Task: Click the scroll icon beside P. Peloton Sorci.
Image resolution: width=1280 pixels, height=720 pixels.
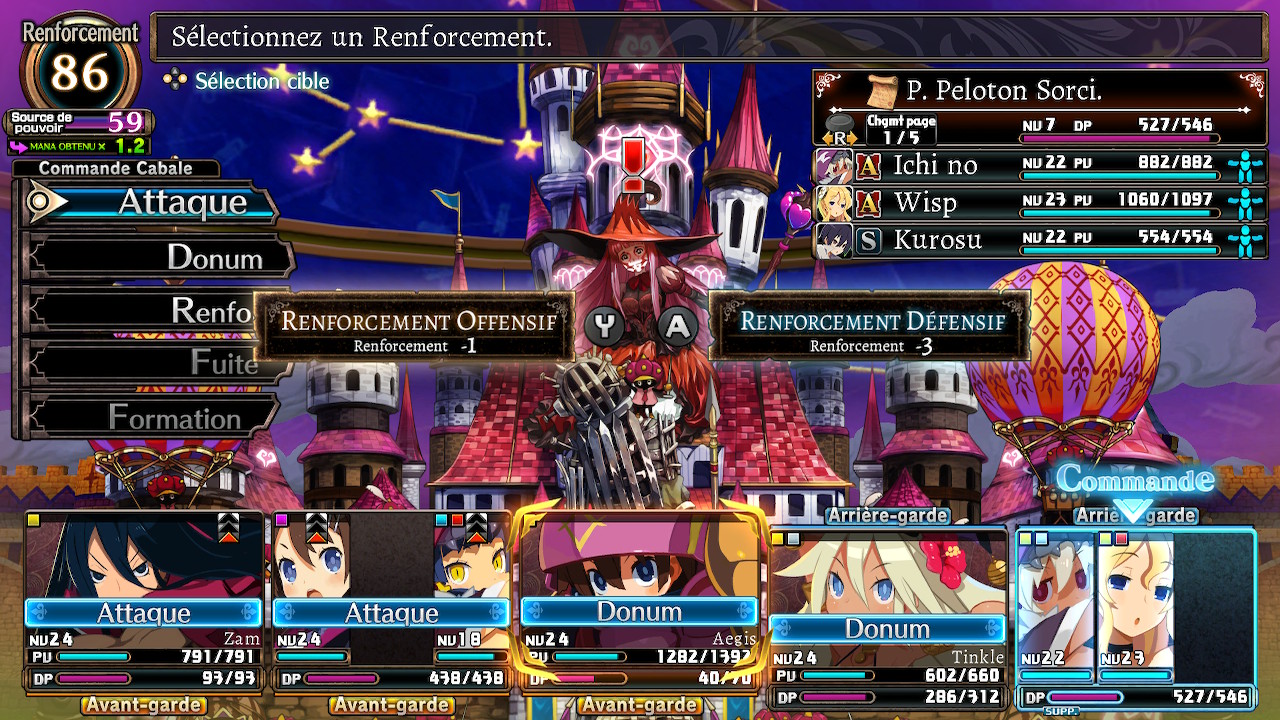Action: tap(882, 90)
